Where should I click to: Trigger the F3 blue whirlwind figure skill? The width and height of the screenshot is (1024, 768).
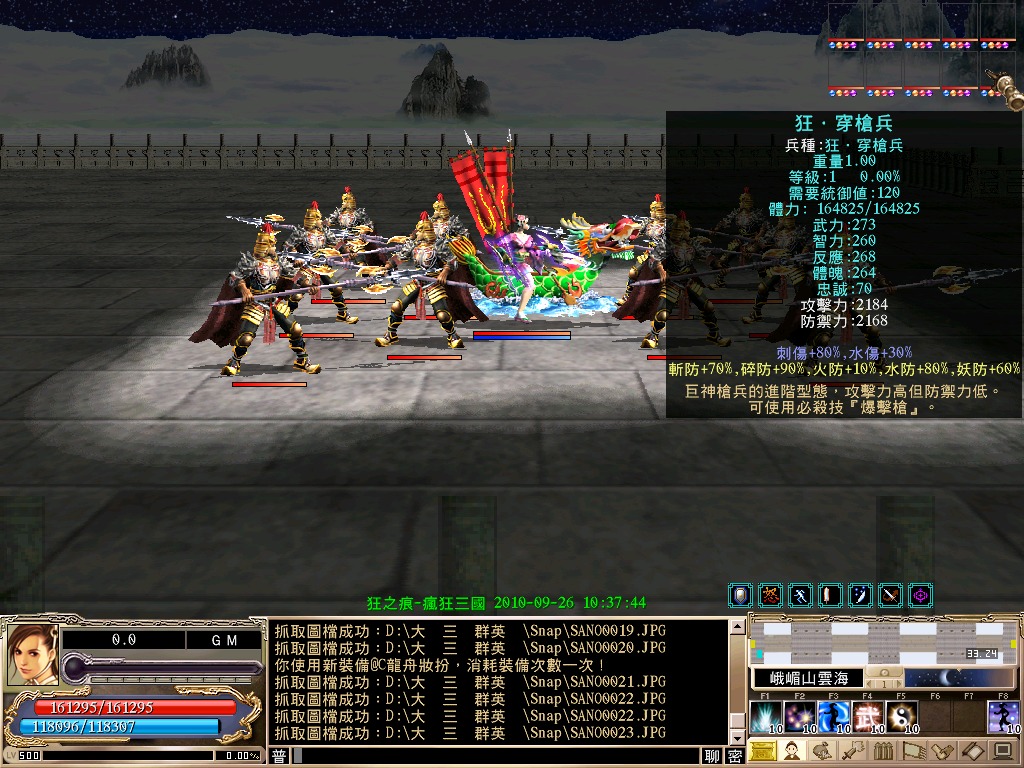click(x=833, y=717)
